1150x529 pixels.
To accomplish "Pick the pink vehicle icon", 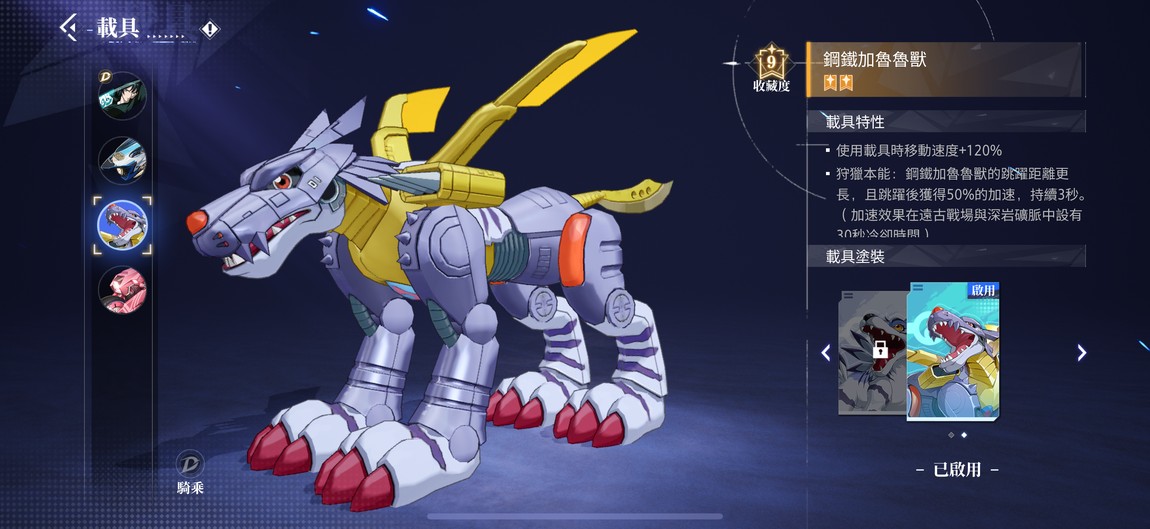I will point(123,290).
